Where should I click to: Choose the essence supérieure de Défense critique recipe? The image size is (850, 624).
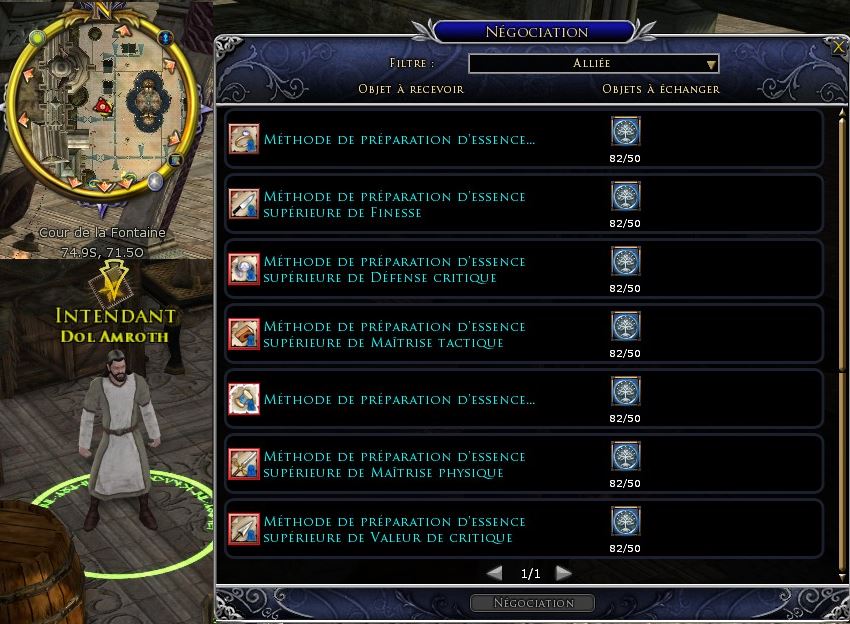coord(394,269)
